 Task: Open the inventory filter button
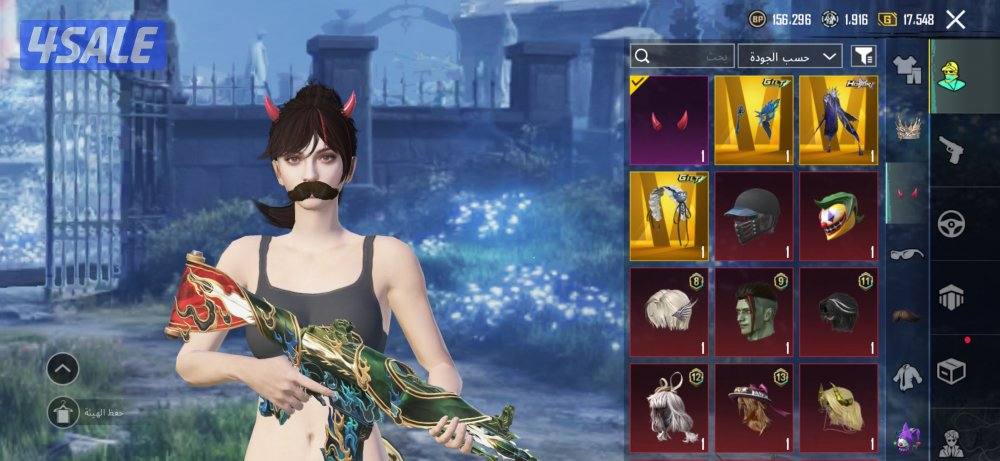point(862,57)
